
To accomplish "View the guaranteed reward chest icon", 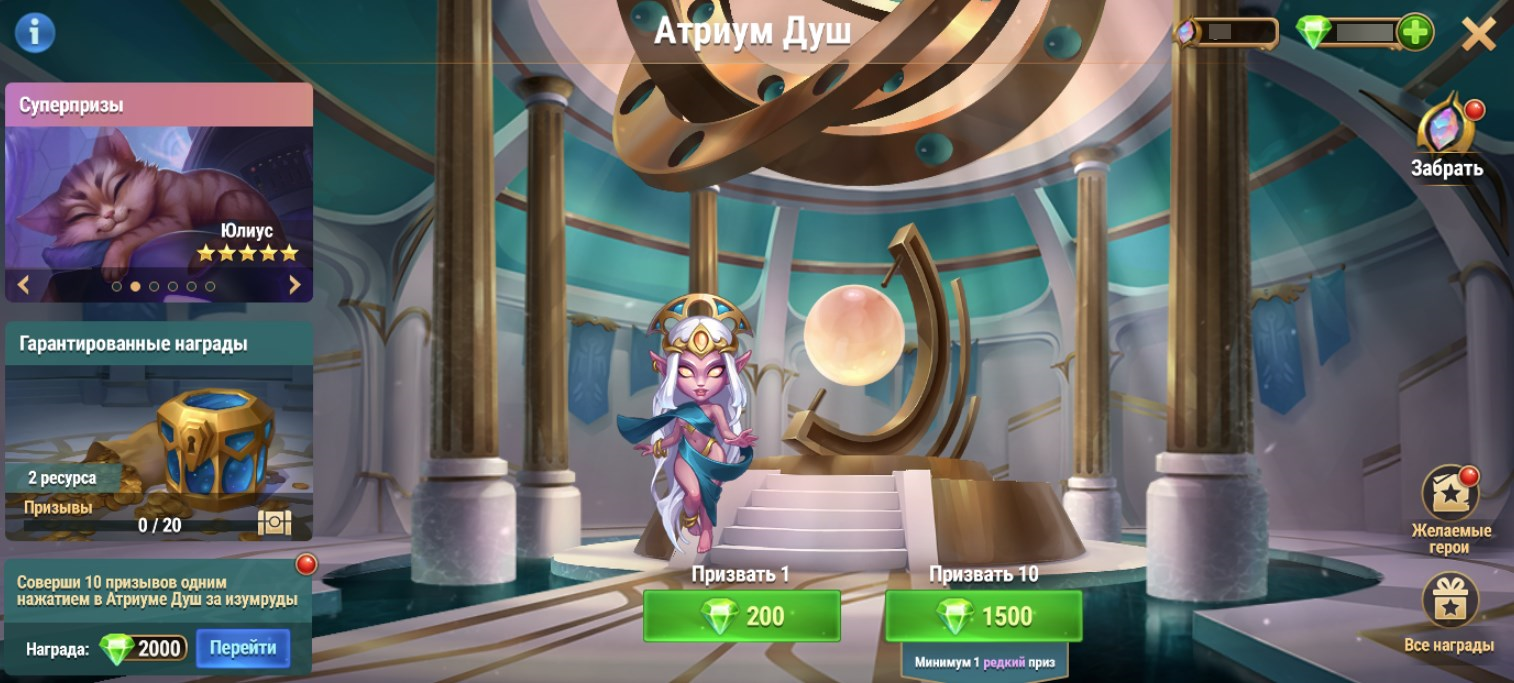I will tap(274, 523).
